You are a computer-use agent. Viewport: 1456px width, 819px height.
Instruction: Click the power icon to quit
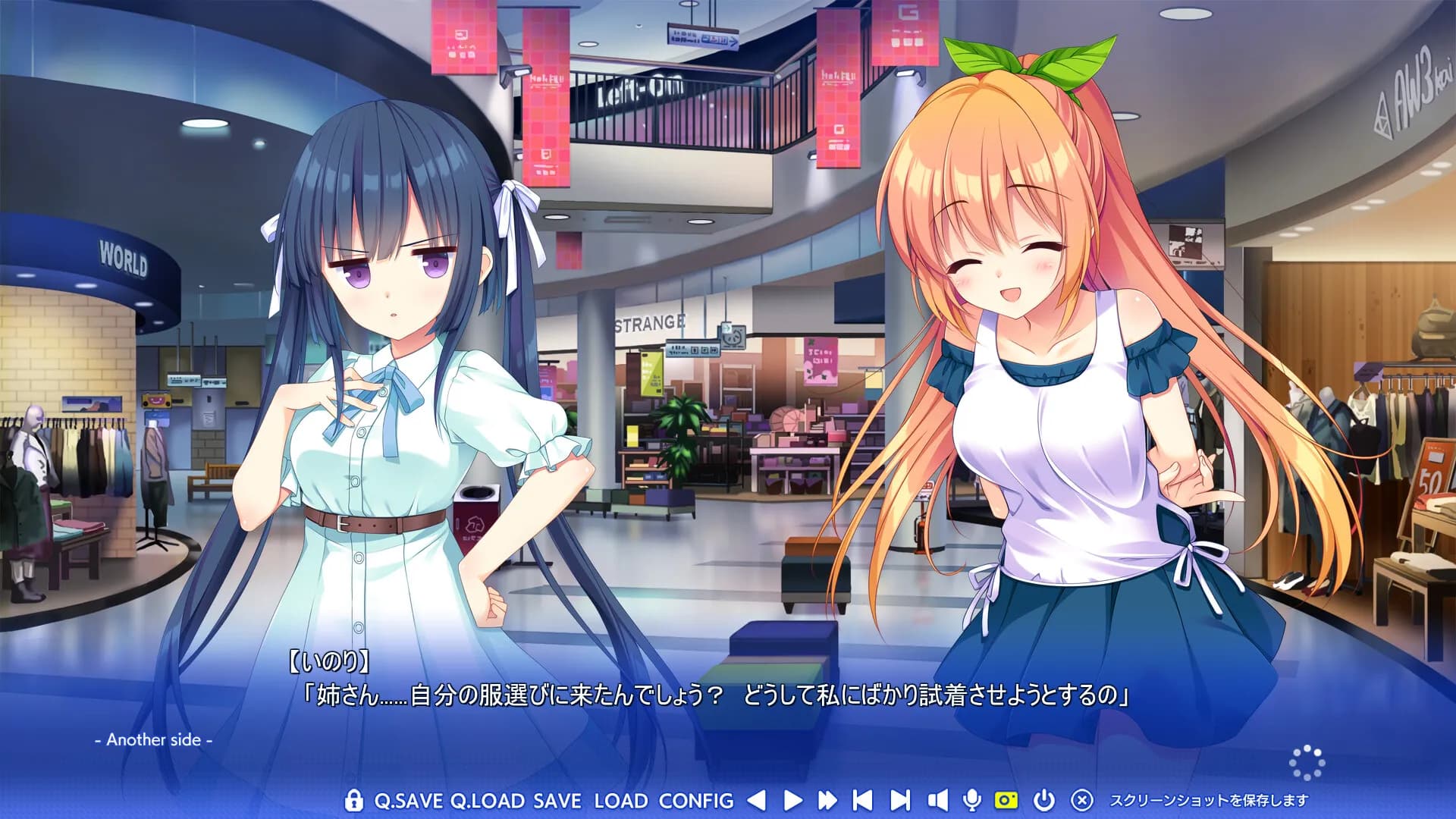1044,800
